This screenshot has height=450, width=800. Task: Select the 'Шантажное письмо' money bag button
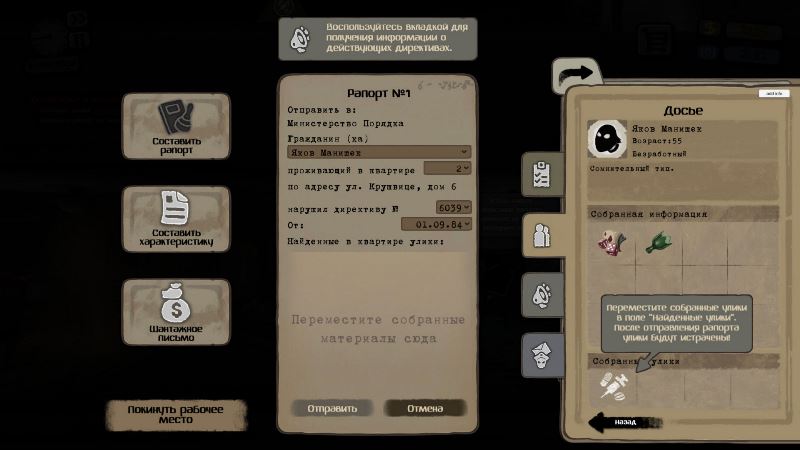tap(175, 312)
